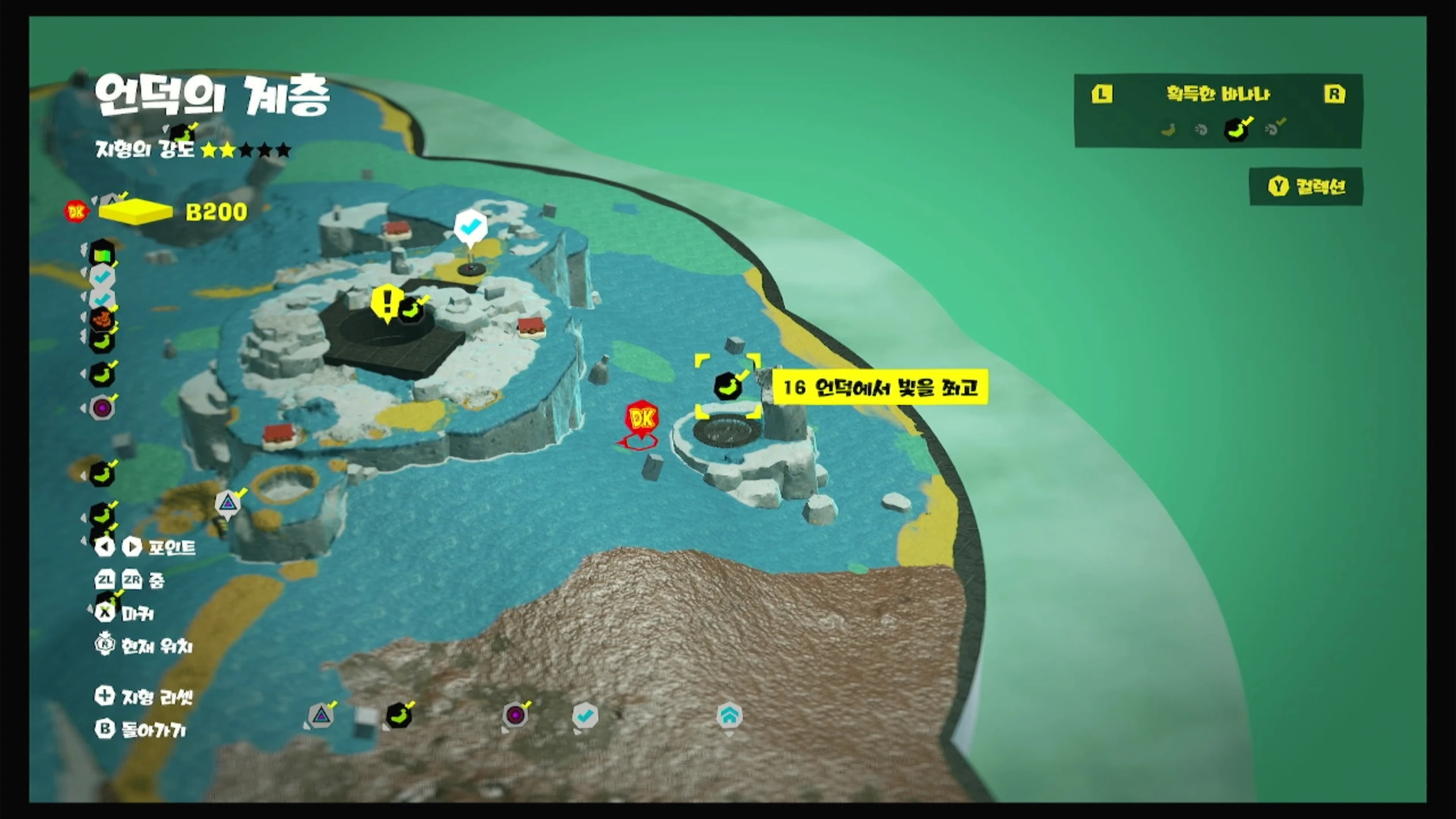Select the yellow B200 layer indicator

pos(136,212)
